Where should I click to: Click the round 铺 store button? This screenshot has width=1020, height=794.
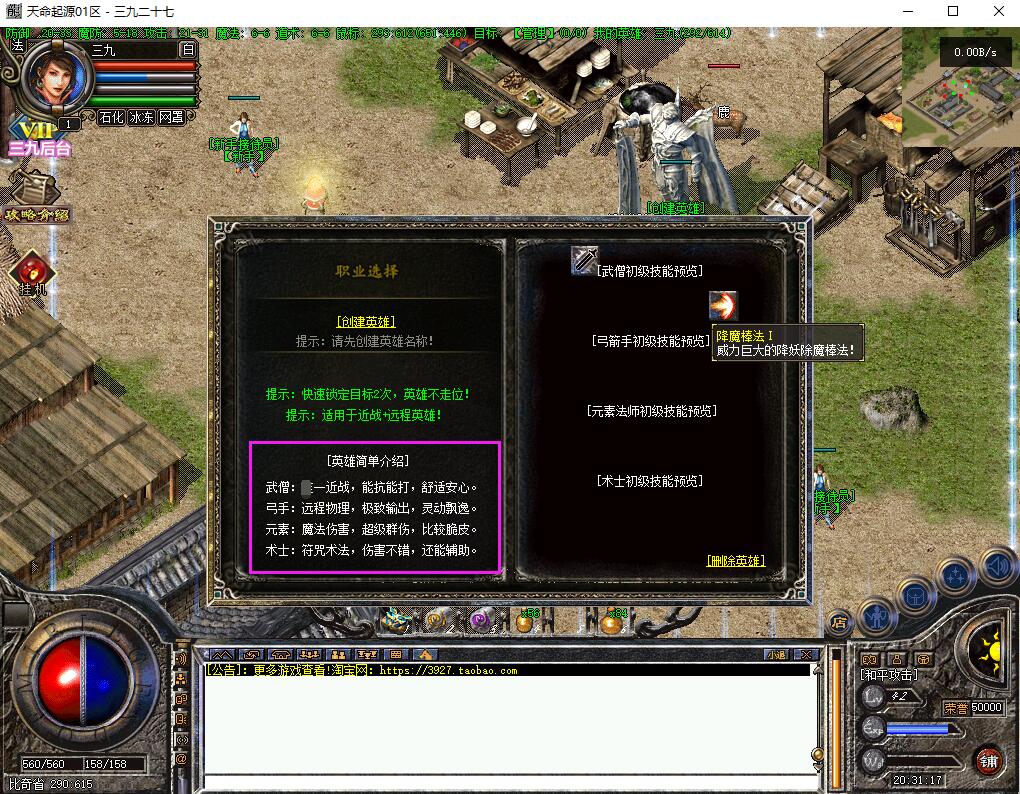coord(988,761)
